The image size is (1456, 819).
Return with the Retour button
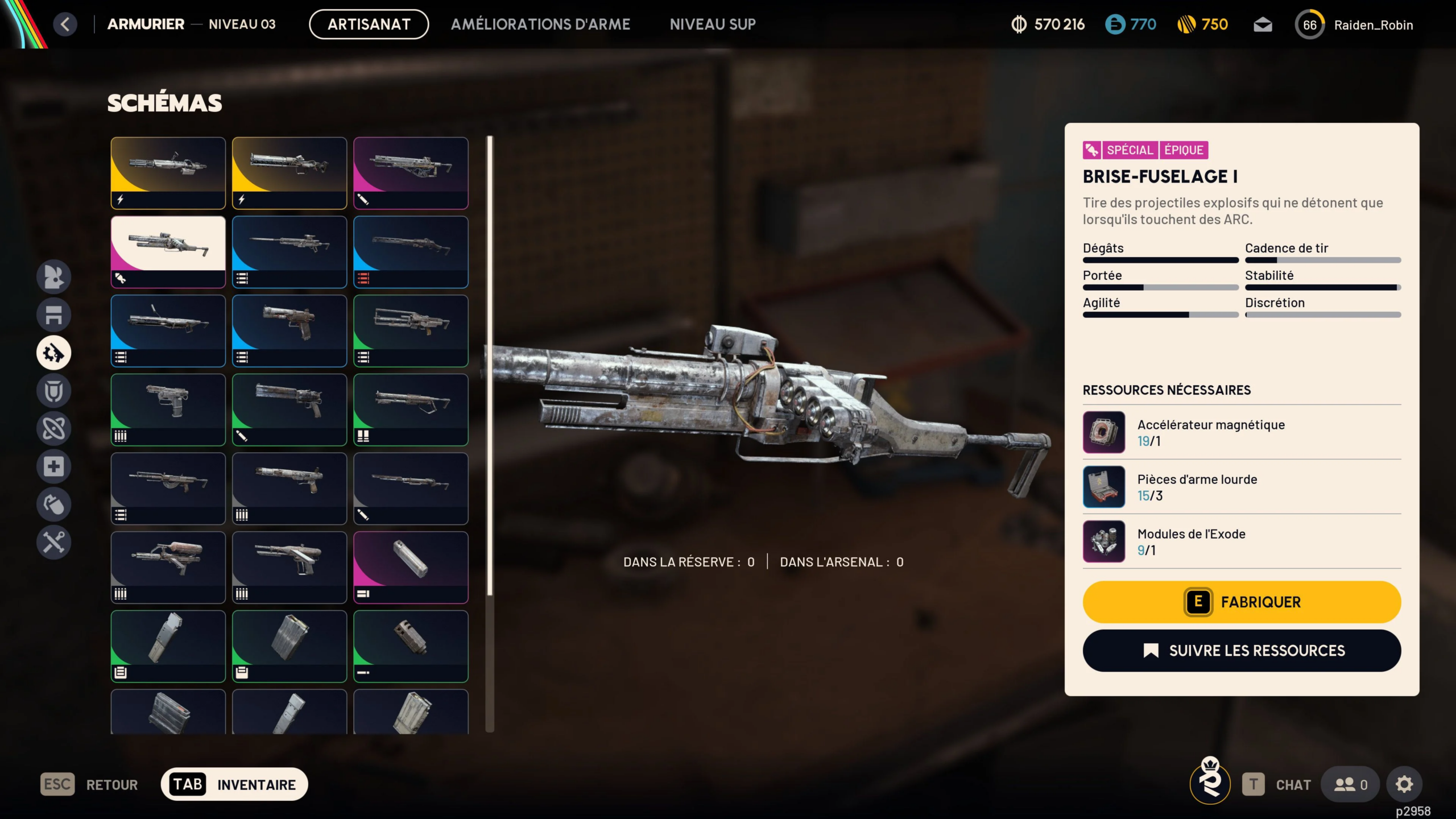[x=89, y=784]
